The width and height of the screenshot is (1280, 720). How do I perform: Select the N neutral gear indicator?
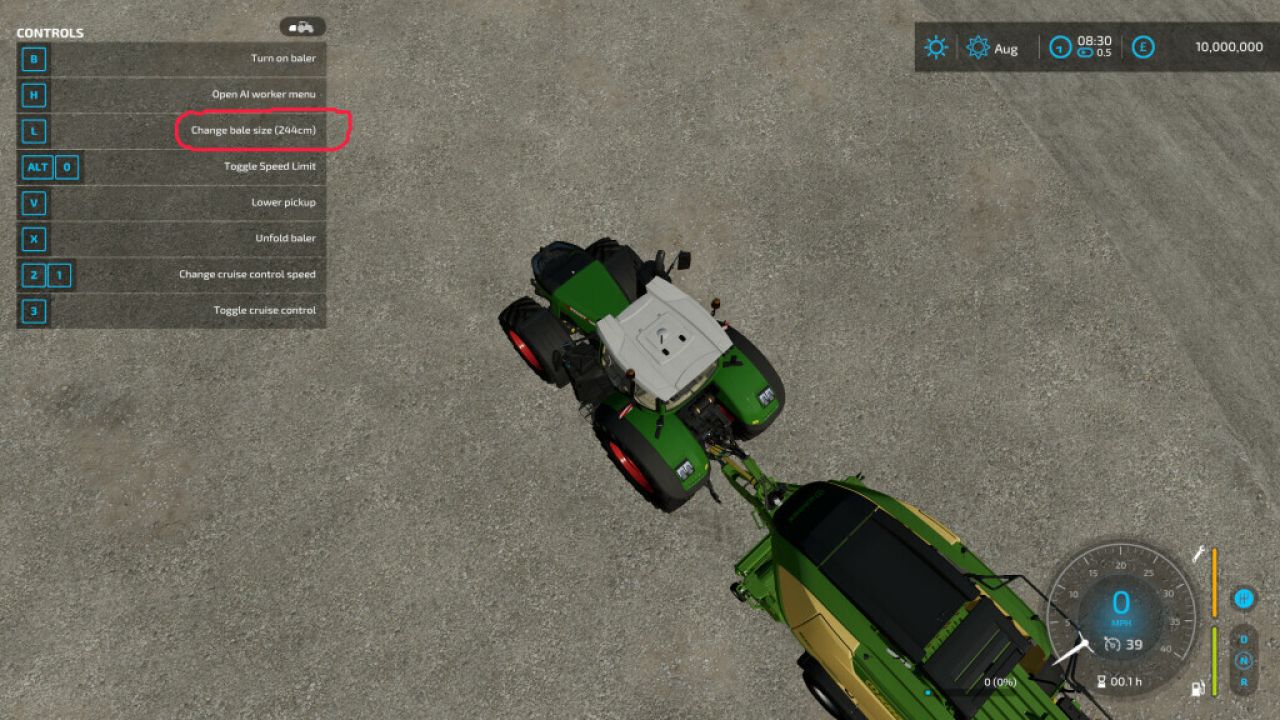pyautogui.click(x=1244, y=660)
